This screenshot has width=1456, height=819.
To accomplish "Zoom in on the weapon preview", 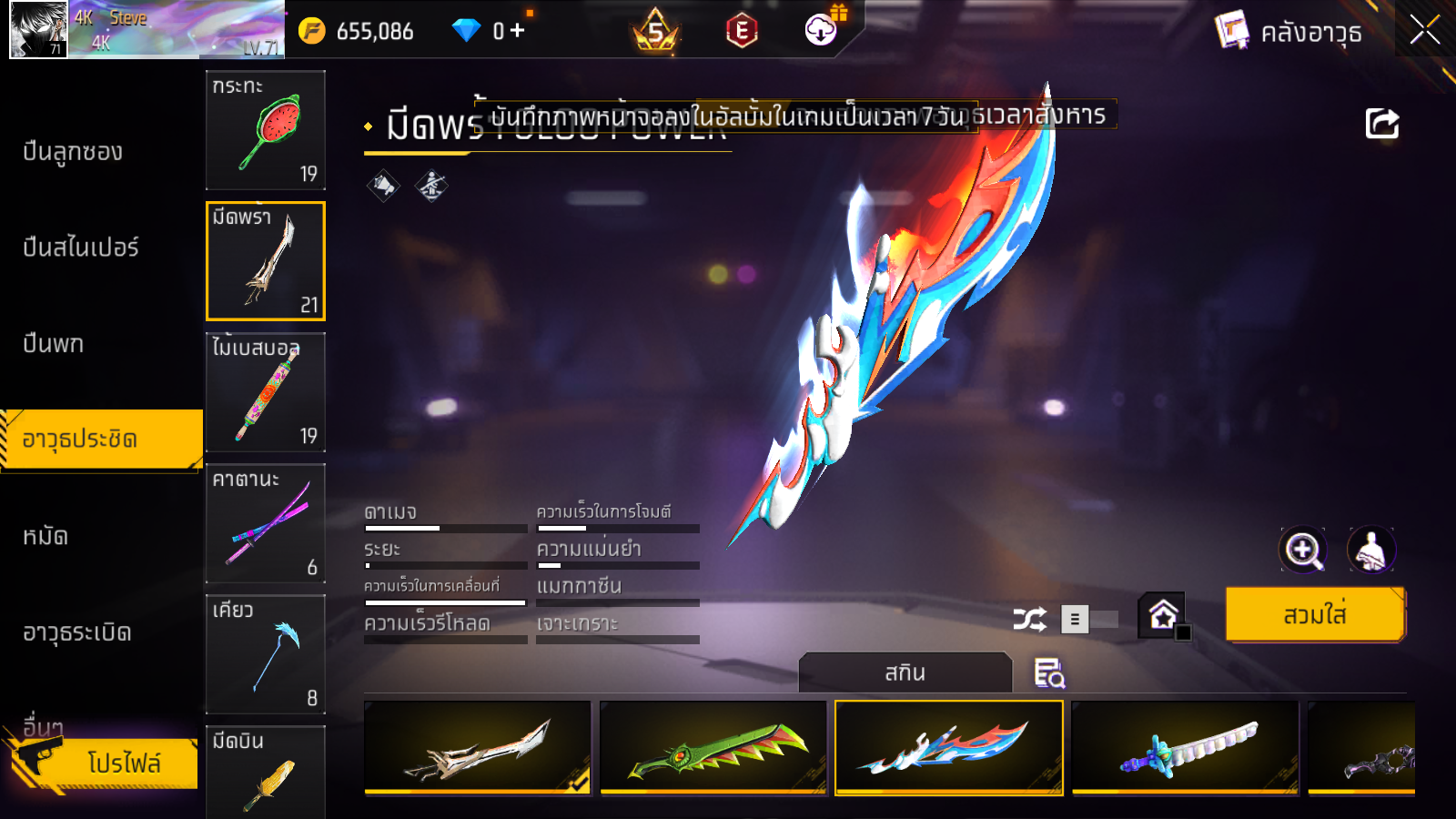I will 1303,550.
